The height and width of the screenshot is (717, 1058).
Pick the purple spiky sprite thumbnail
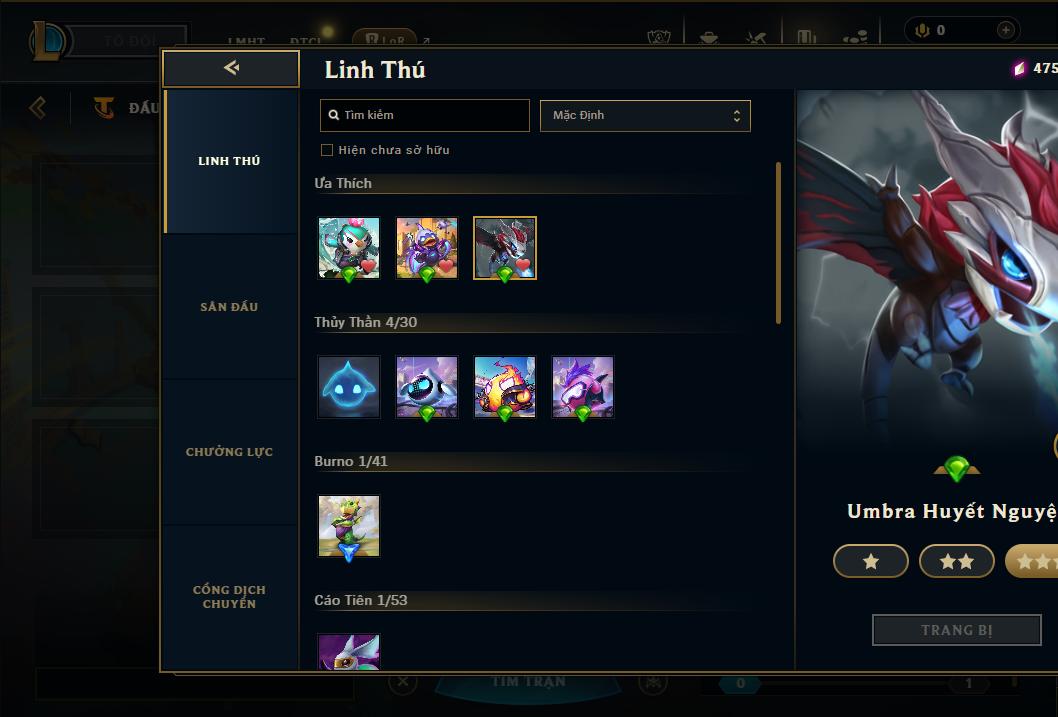[x=583, y=386]
